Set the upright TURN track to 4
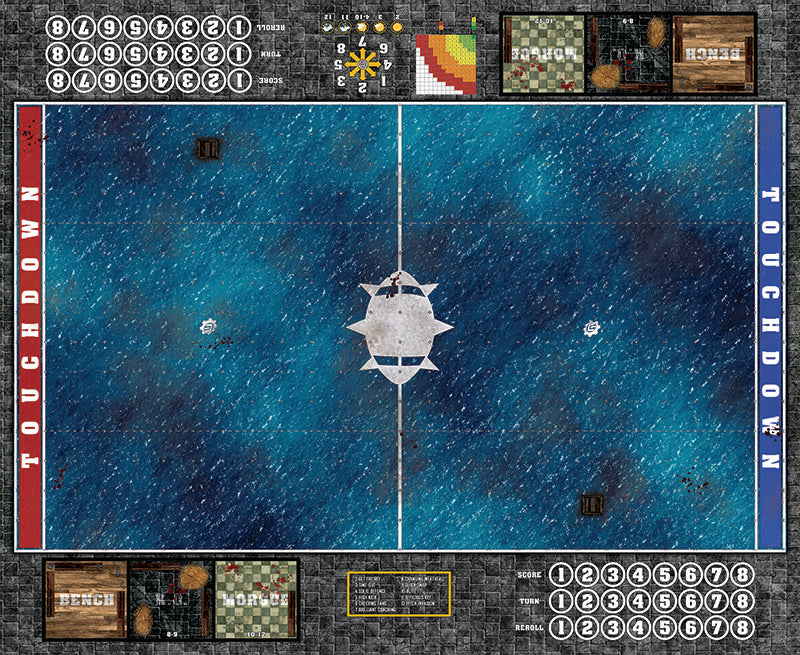Image resolution: width=800 pixels, height=655 pixels. coord(638,600)
